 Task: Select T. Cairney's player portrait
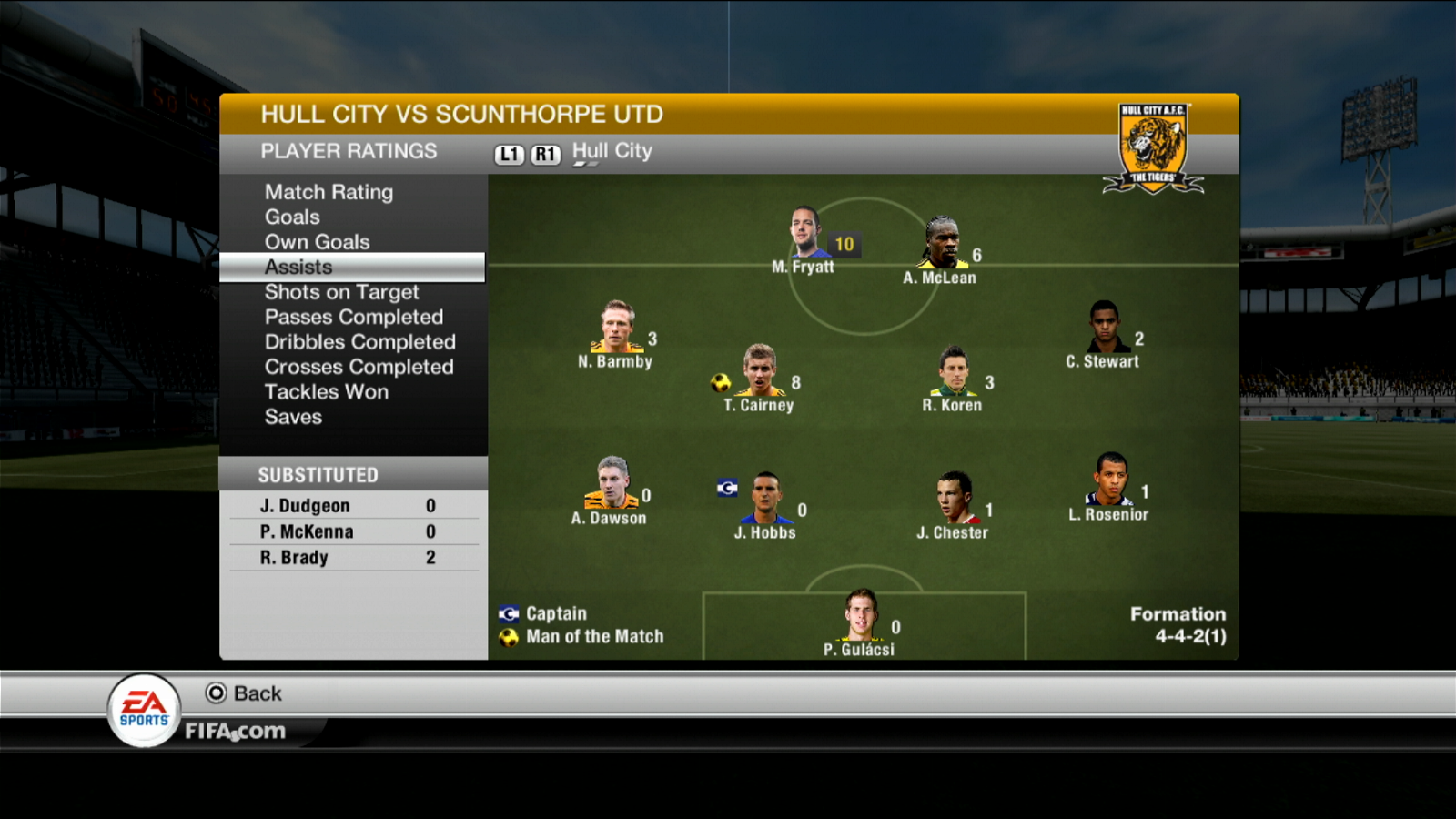pyautogui.click(x=759, y=370)
